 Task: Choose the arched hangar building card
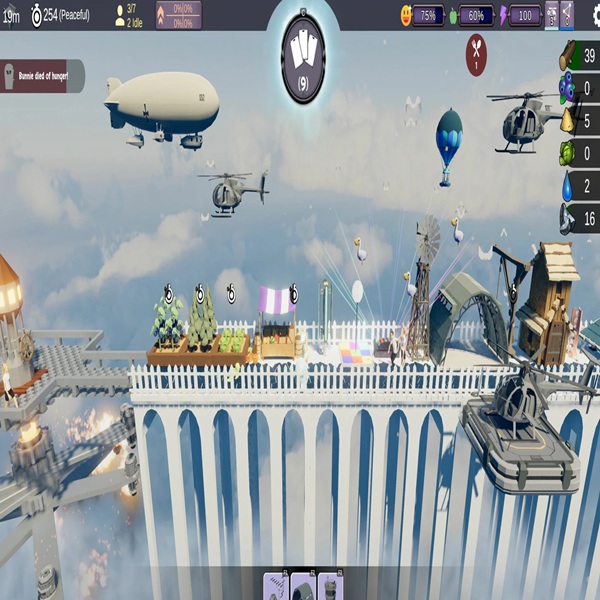tap(303, 587)
